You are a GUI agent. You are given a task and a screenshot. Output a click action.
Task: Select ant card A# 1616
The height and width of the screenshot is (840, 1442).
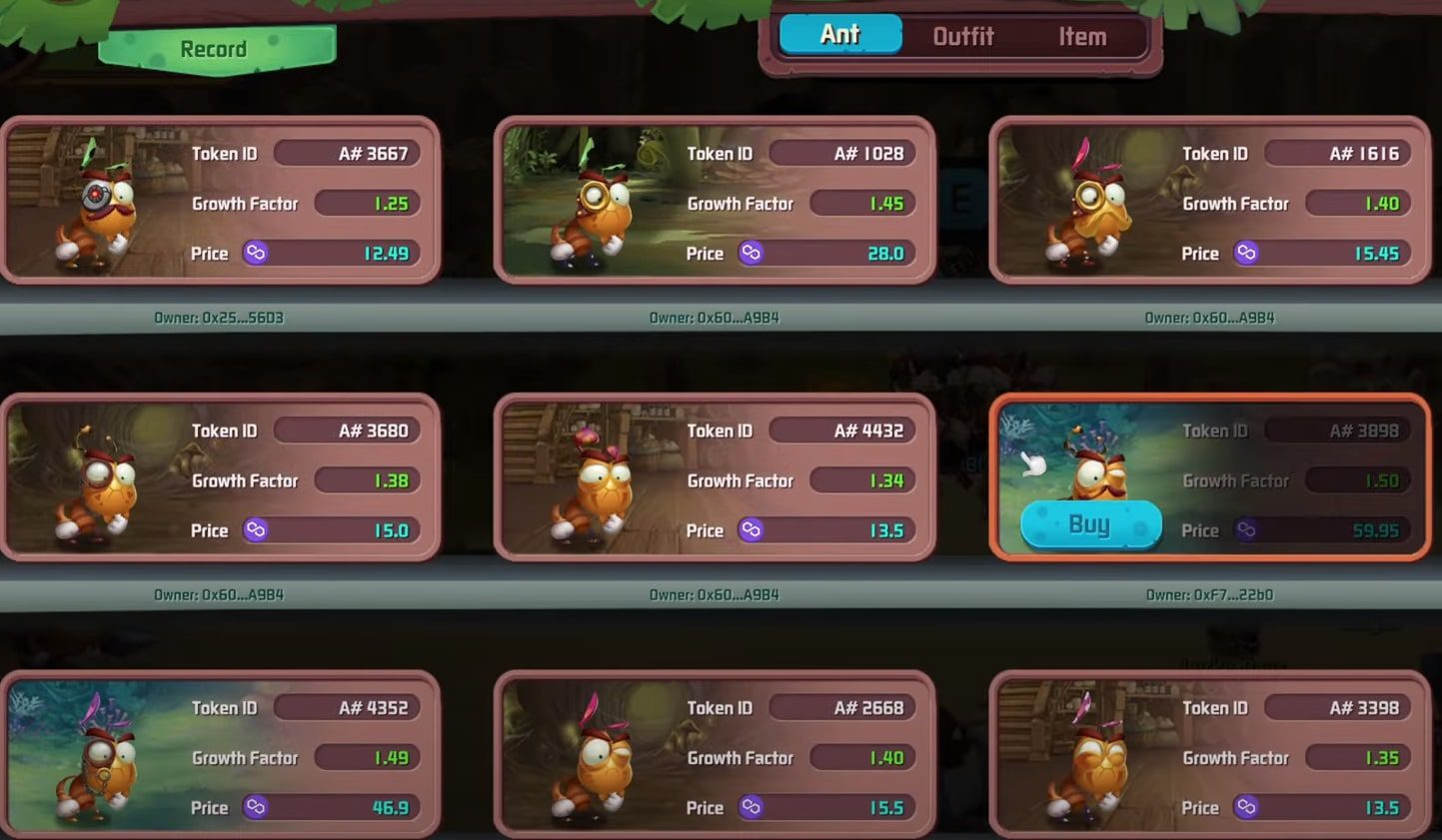[1209, 201]
